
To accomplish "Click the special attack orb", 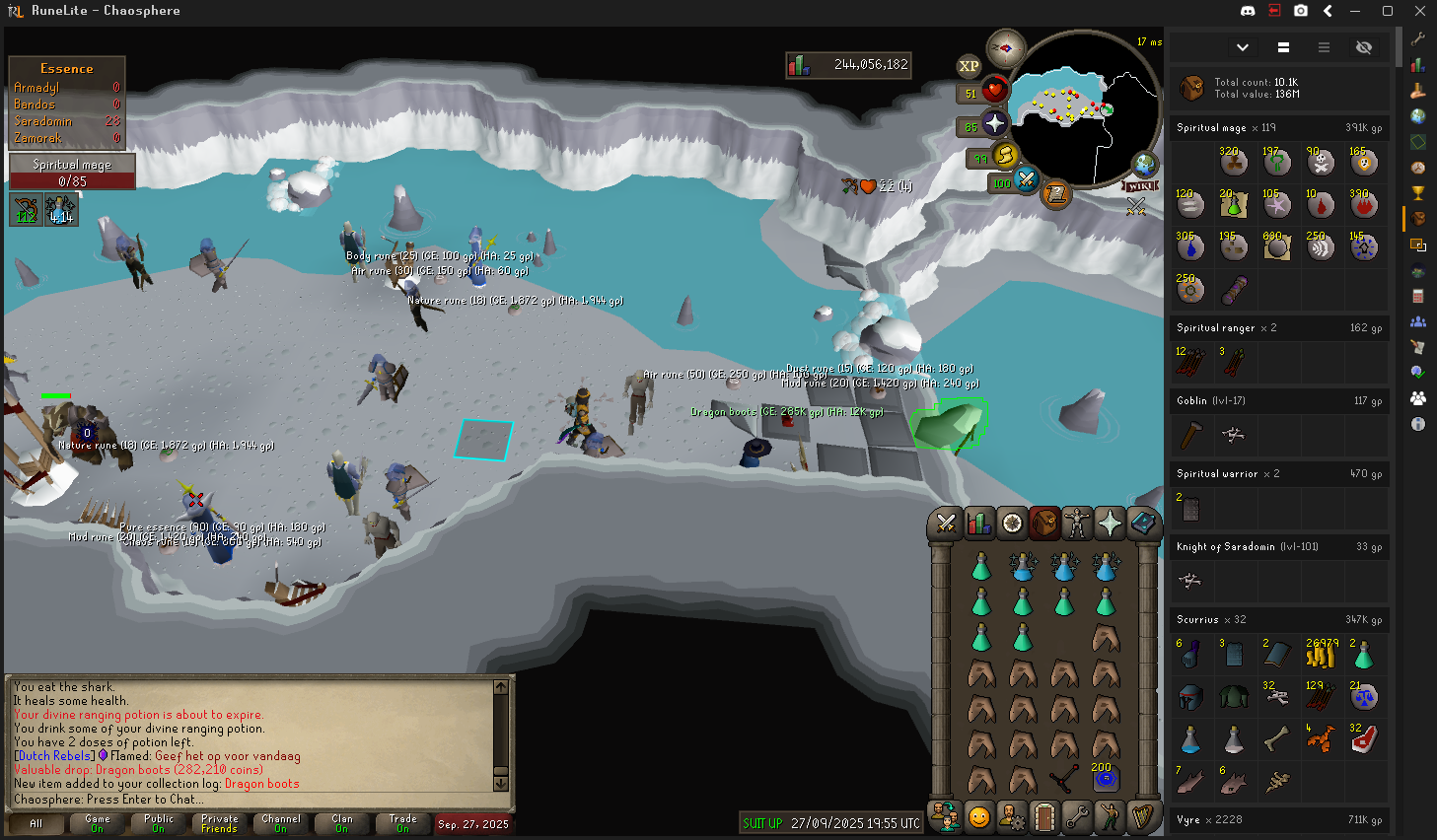I will [1026, 179].
